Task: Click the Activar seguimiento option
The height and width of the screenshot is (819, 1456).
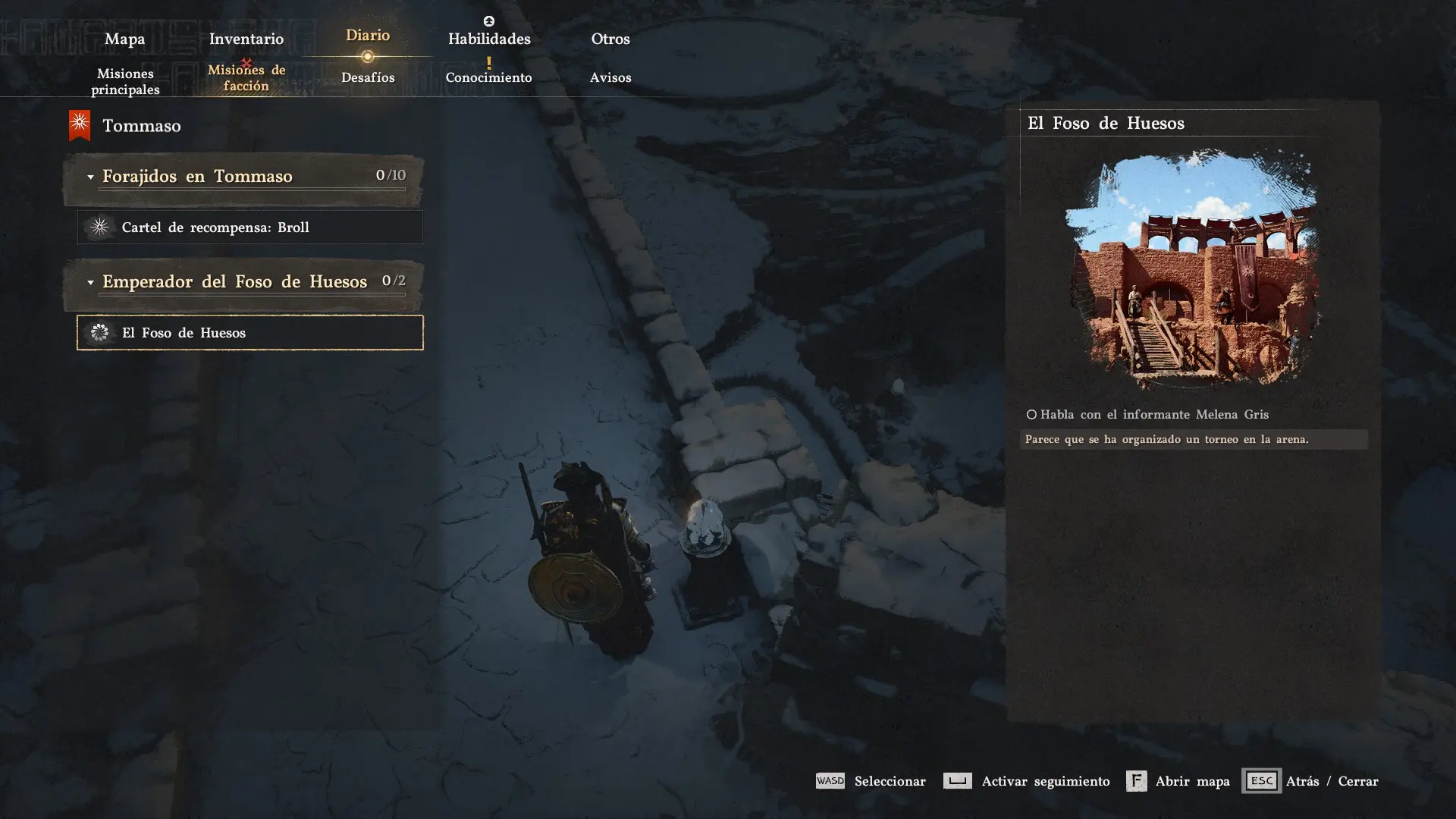Action: click(1026, 781)
